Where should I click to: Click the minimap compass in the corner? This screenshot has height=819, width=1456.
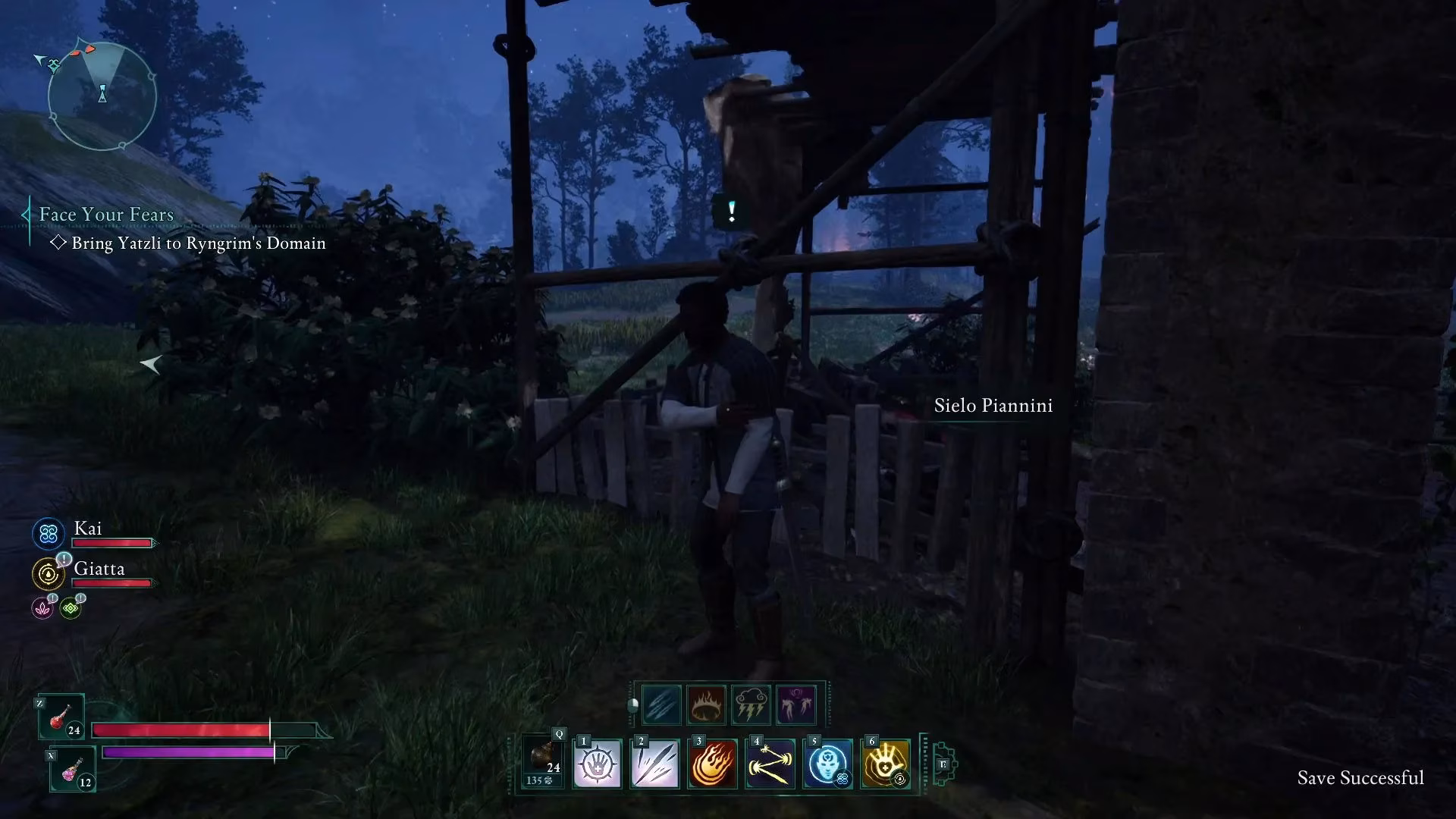point(102,95)
